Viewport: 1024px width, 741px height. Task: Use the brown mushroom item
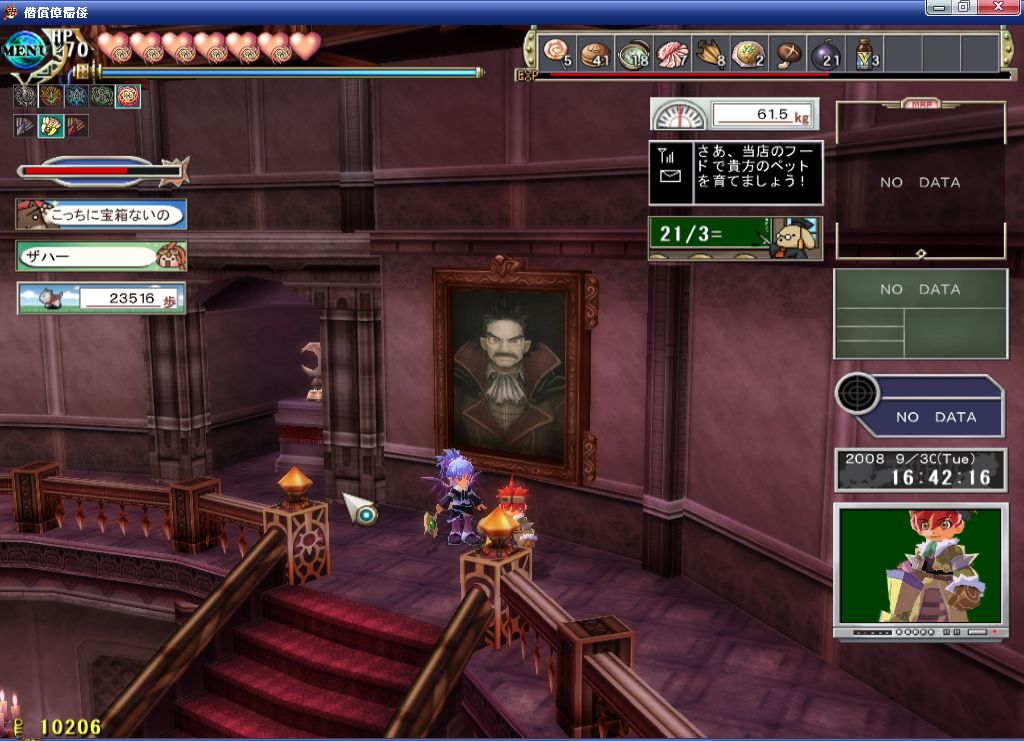click(790, 52)
